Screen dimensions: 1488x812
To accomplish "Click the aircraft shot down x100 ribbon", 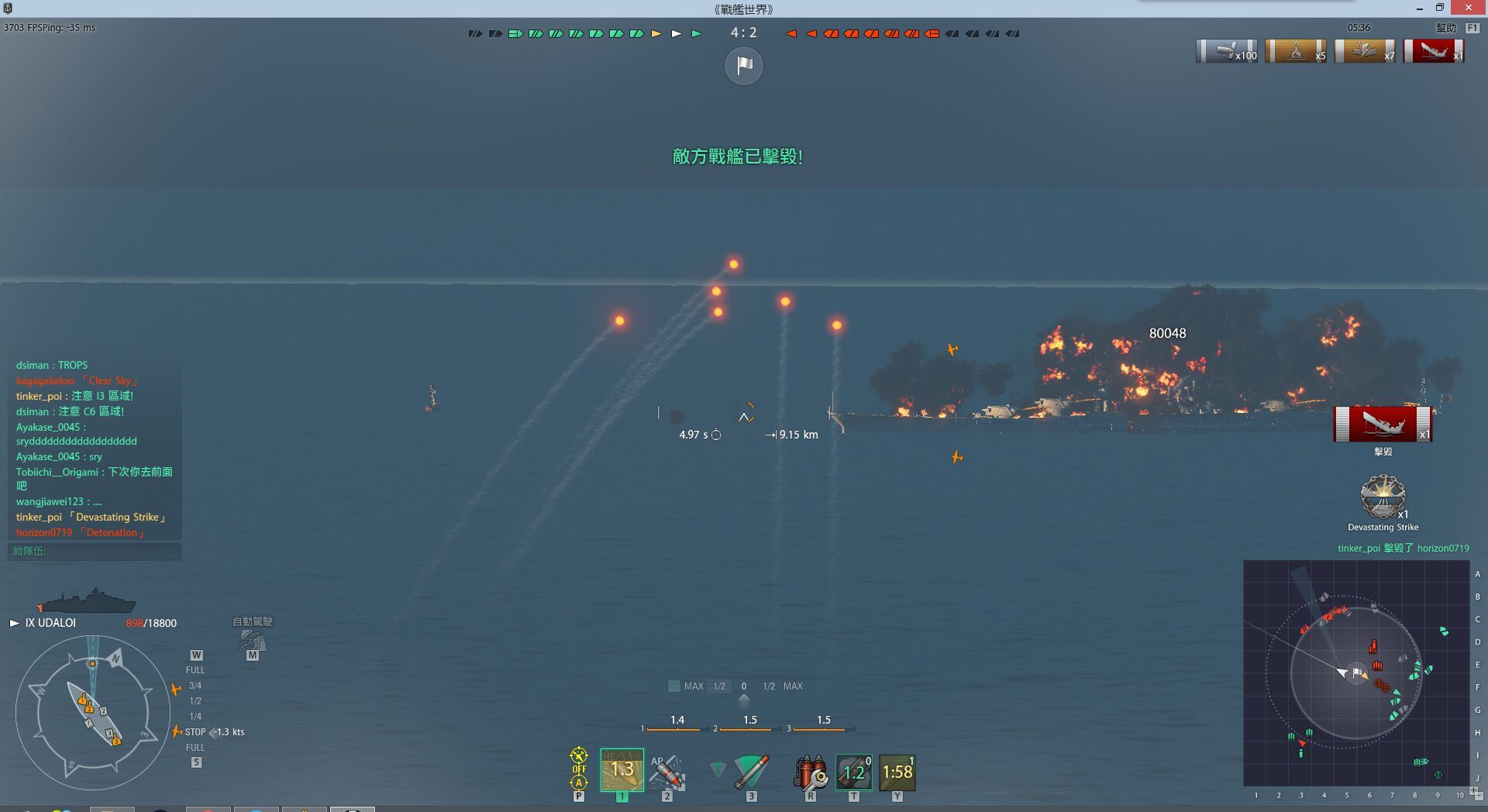I will tap(1228, 52).
